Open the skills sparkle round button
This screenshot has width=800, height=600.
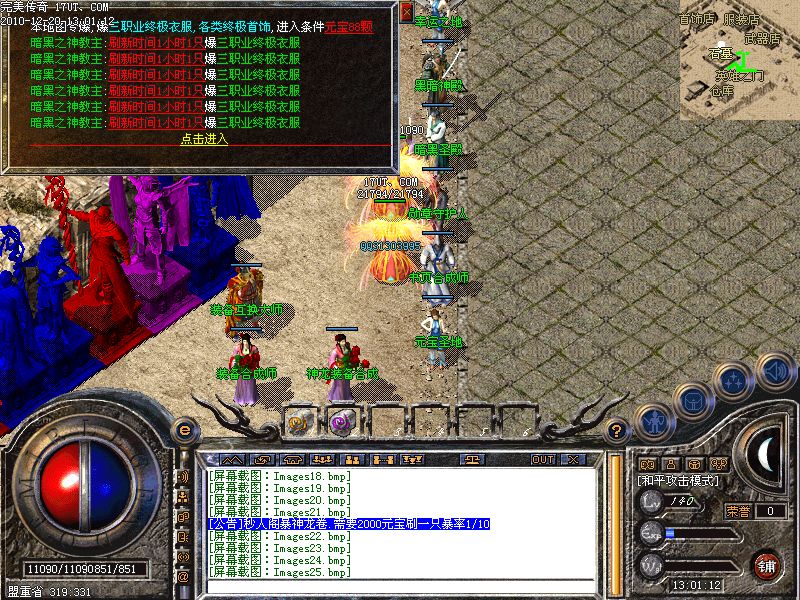[735, 378]
